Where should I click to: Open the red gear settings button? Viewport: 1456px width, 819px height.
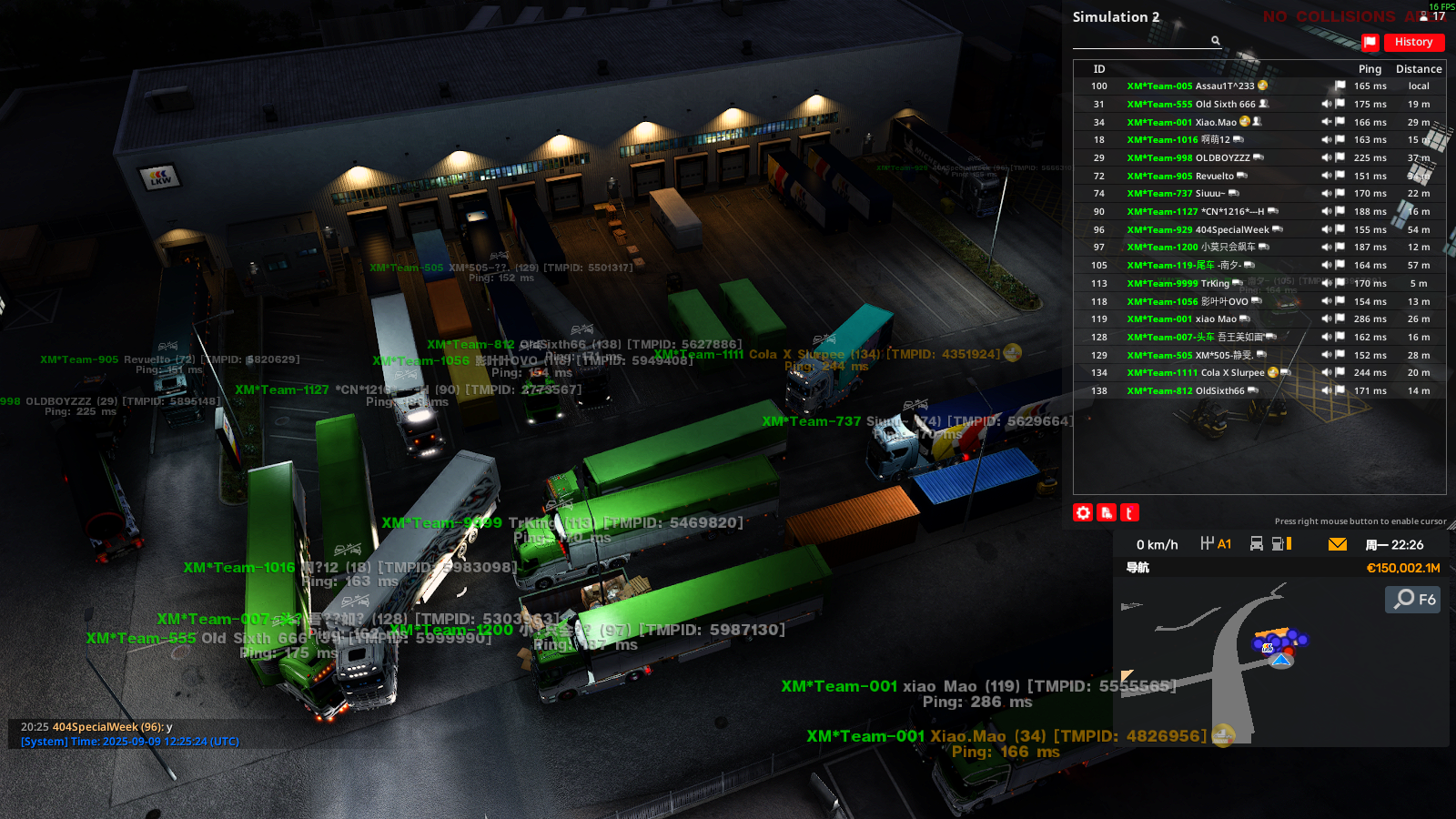[x=1083, y=513]
